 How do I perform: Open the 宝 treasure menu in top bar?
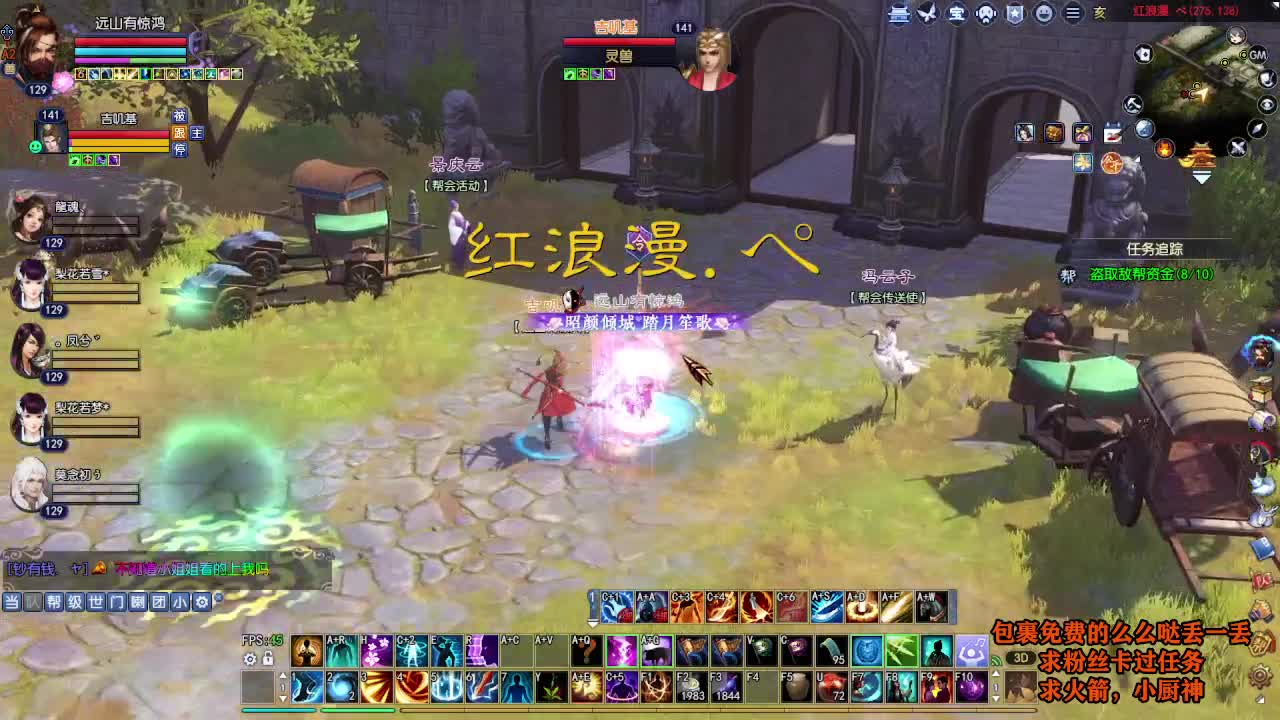point(958,12)
